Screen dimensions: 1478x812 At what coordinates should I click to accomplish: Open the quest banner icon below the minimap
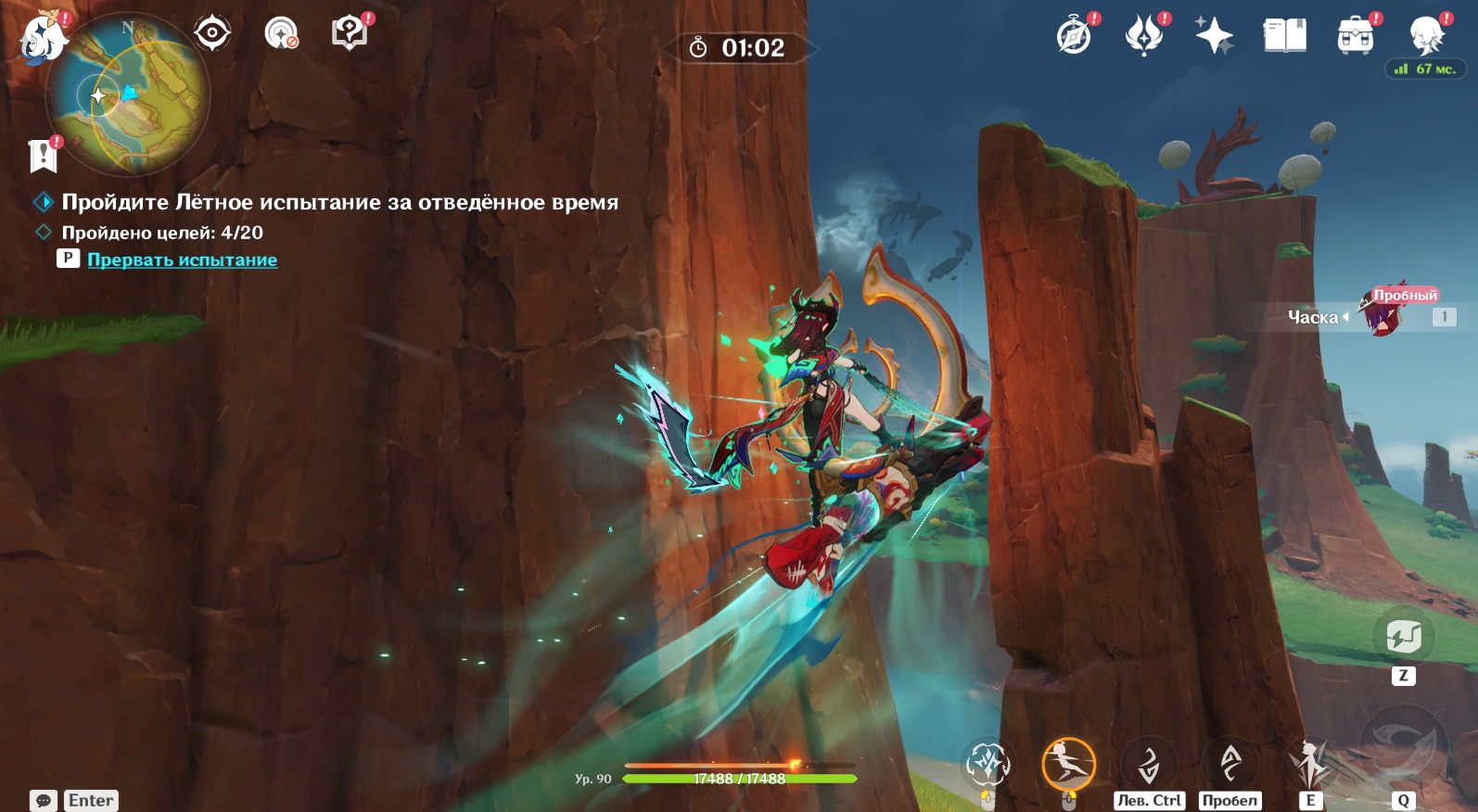pos(44,156)
